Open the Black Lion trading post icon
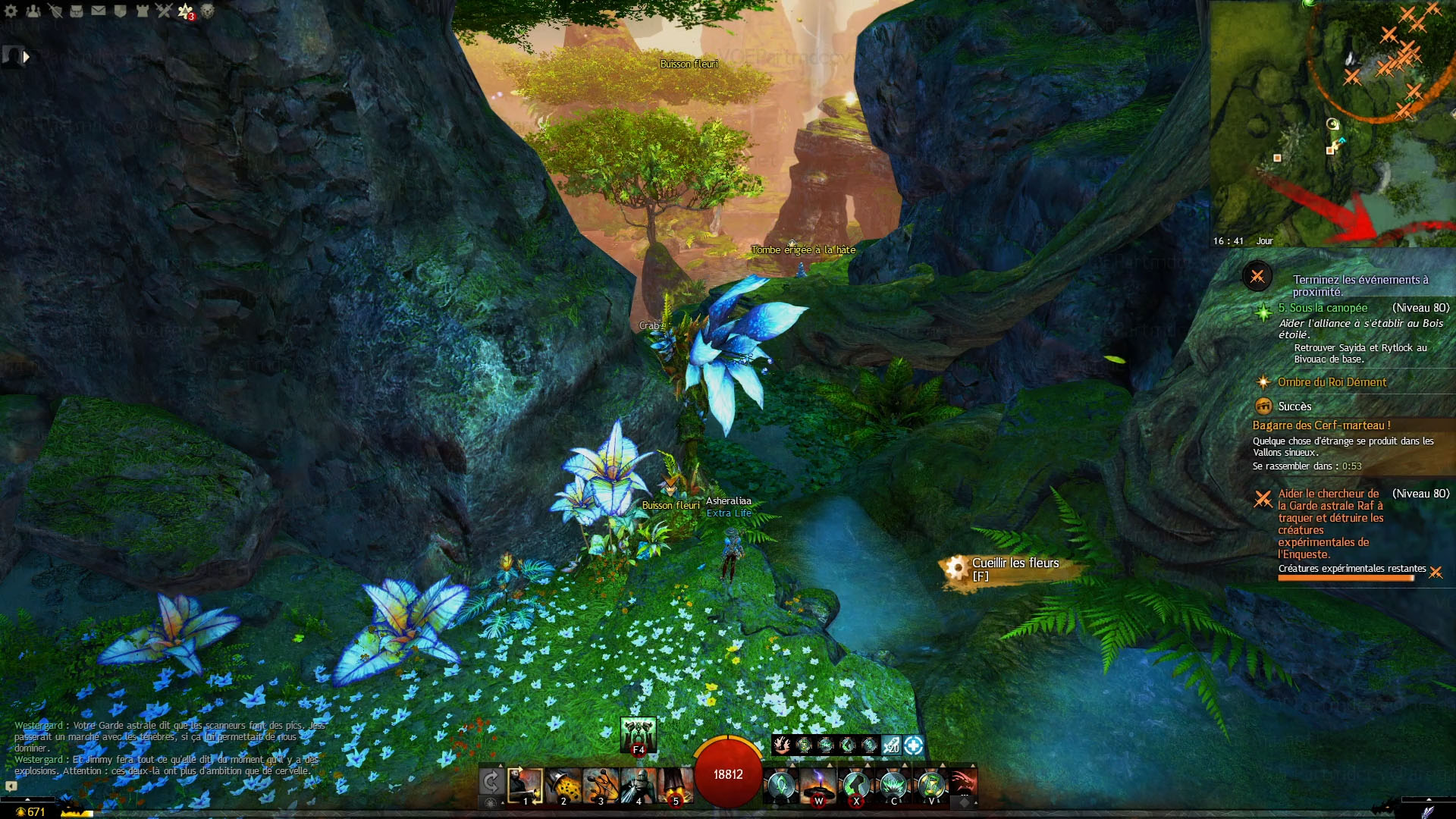1456x819 pixels. tap(207, 11)
